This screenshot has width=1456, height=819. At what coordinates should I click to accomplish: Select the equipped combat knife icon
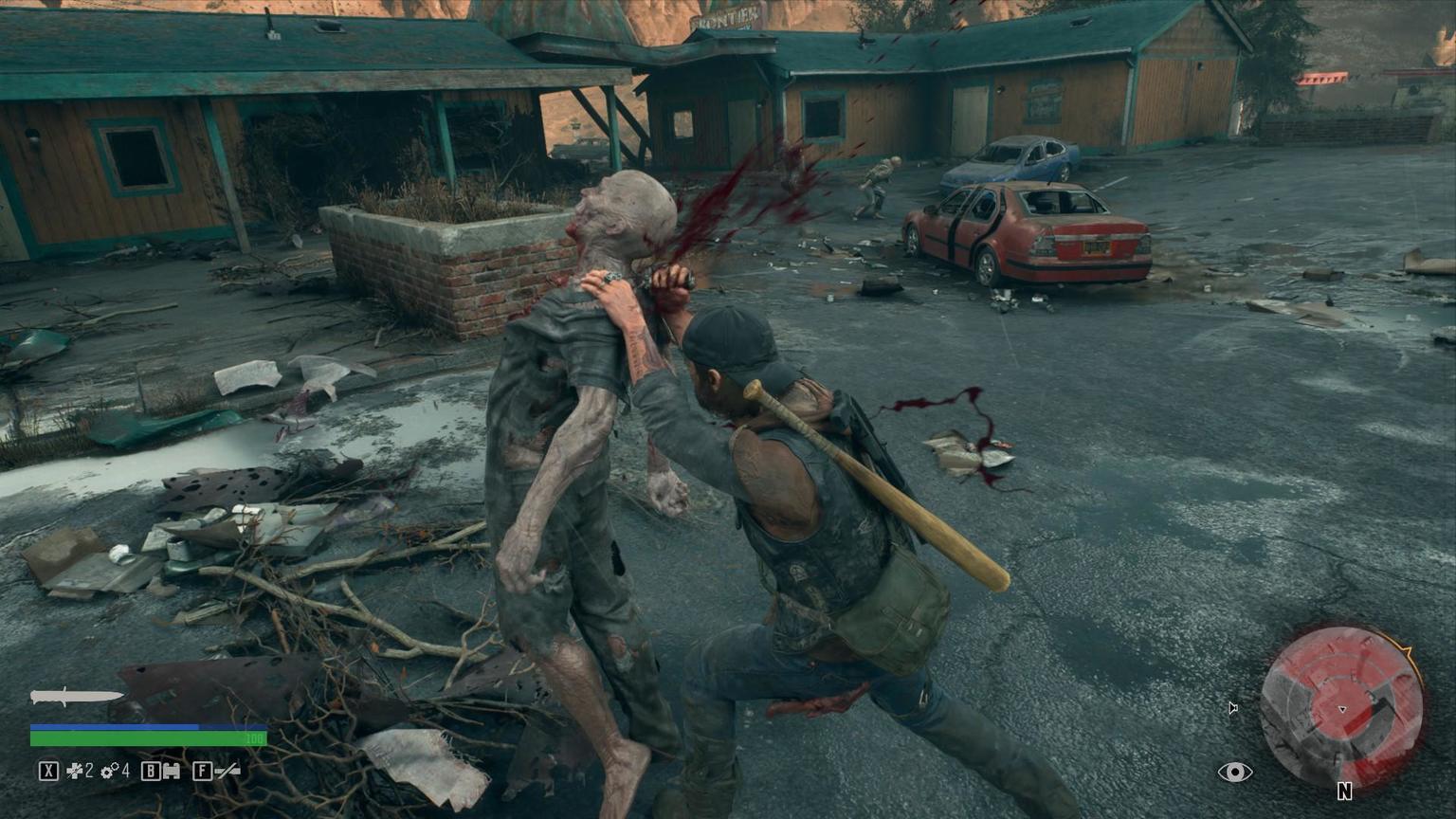(x=76, y=698)
